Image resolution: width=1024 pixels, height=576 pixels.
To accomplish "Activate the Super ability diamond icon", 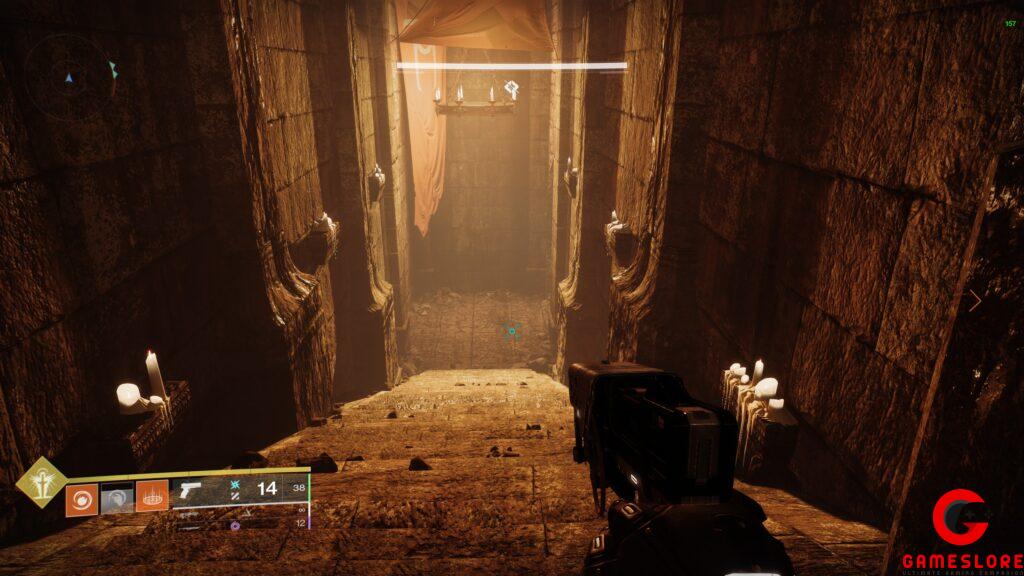I will [x=41, y=482].
